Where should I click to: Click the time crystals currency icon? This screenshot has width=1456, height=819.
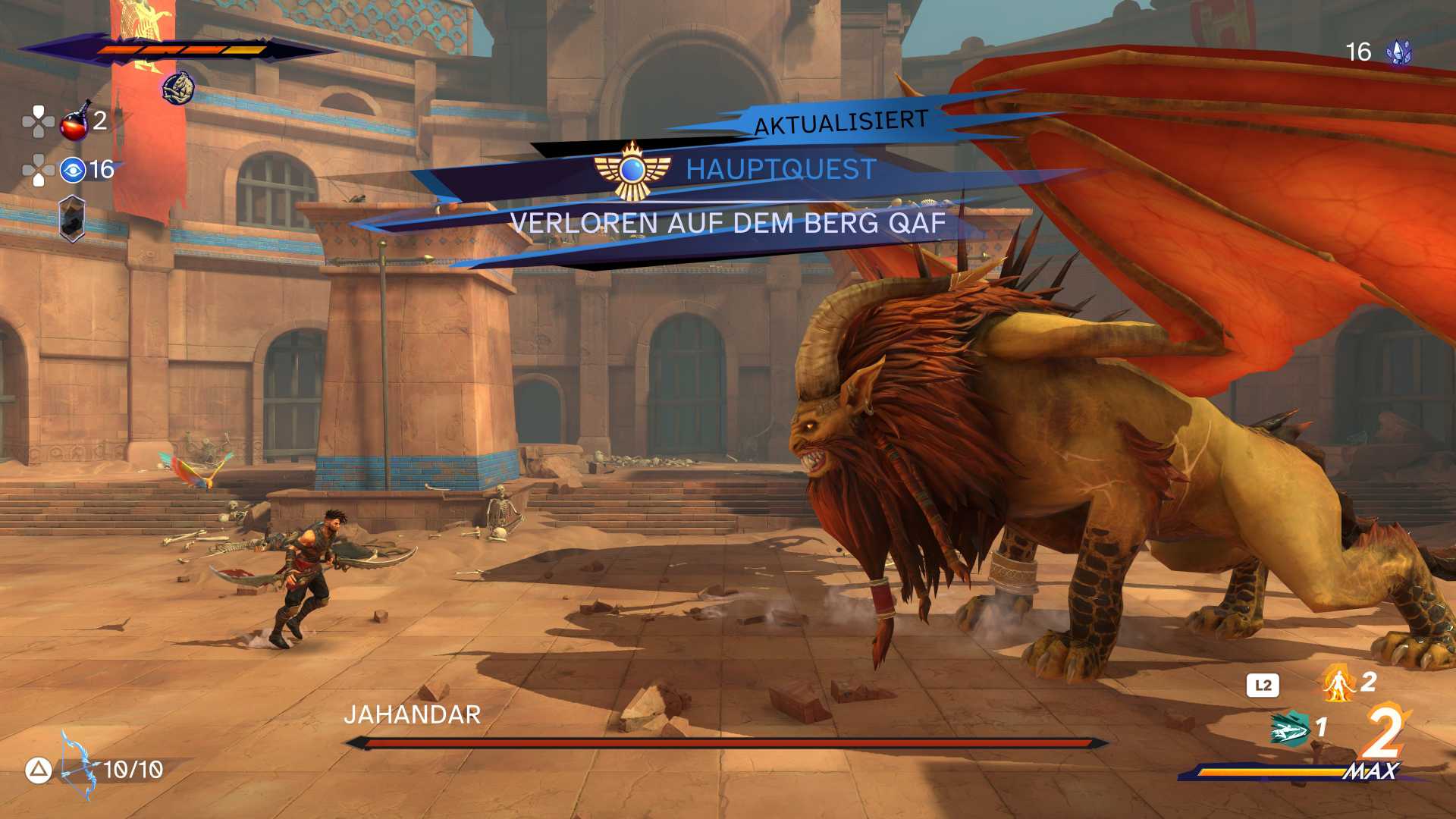coord(1398,52)
